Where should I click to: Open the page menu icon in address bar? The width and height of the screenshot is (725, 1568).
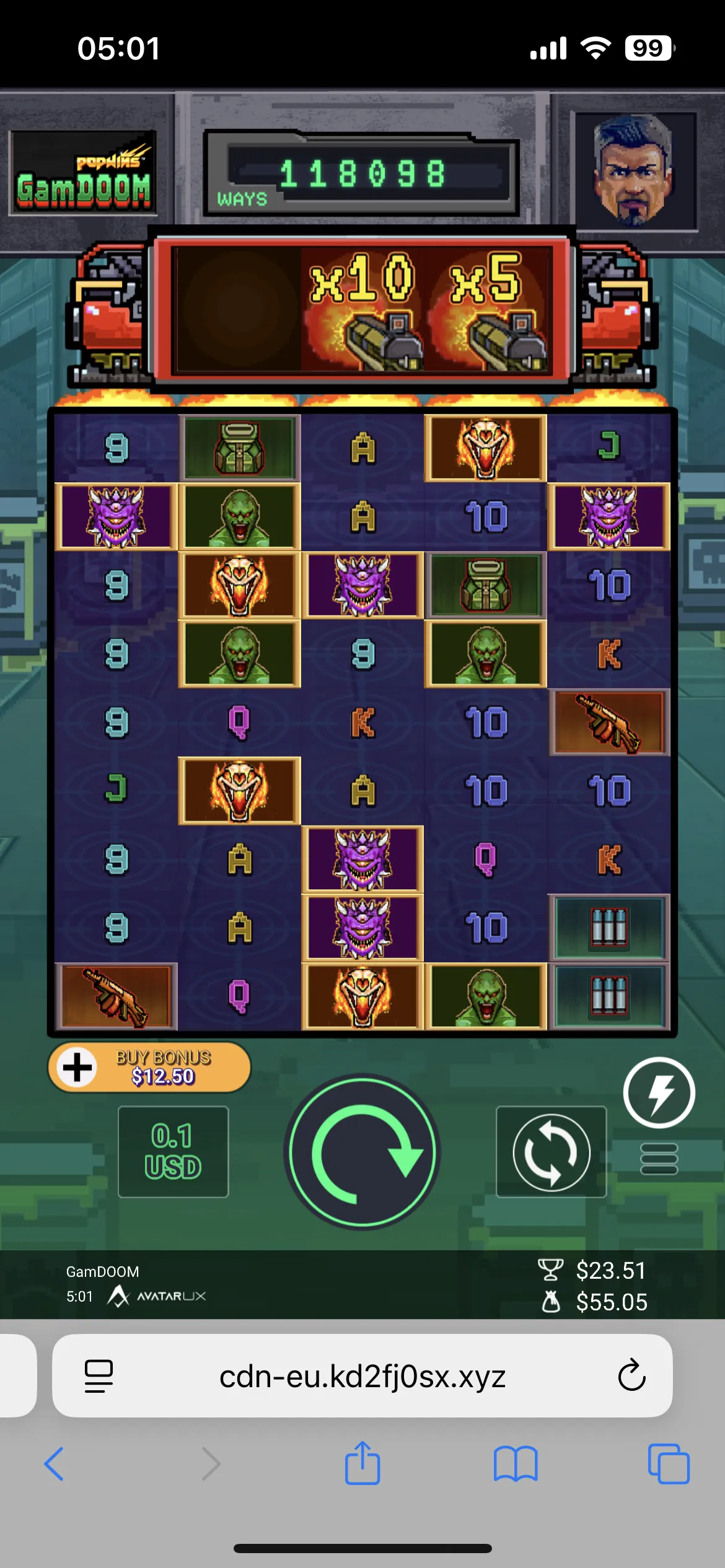[x=99, y=1375]
